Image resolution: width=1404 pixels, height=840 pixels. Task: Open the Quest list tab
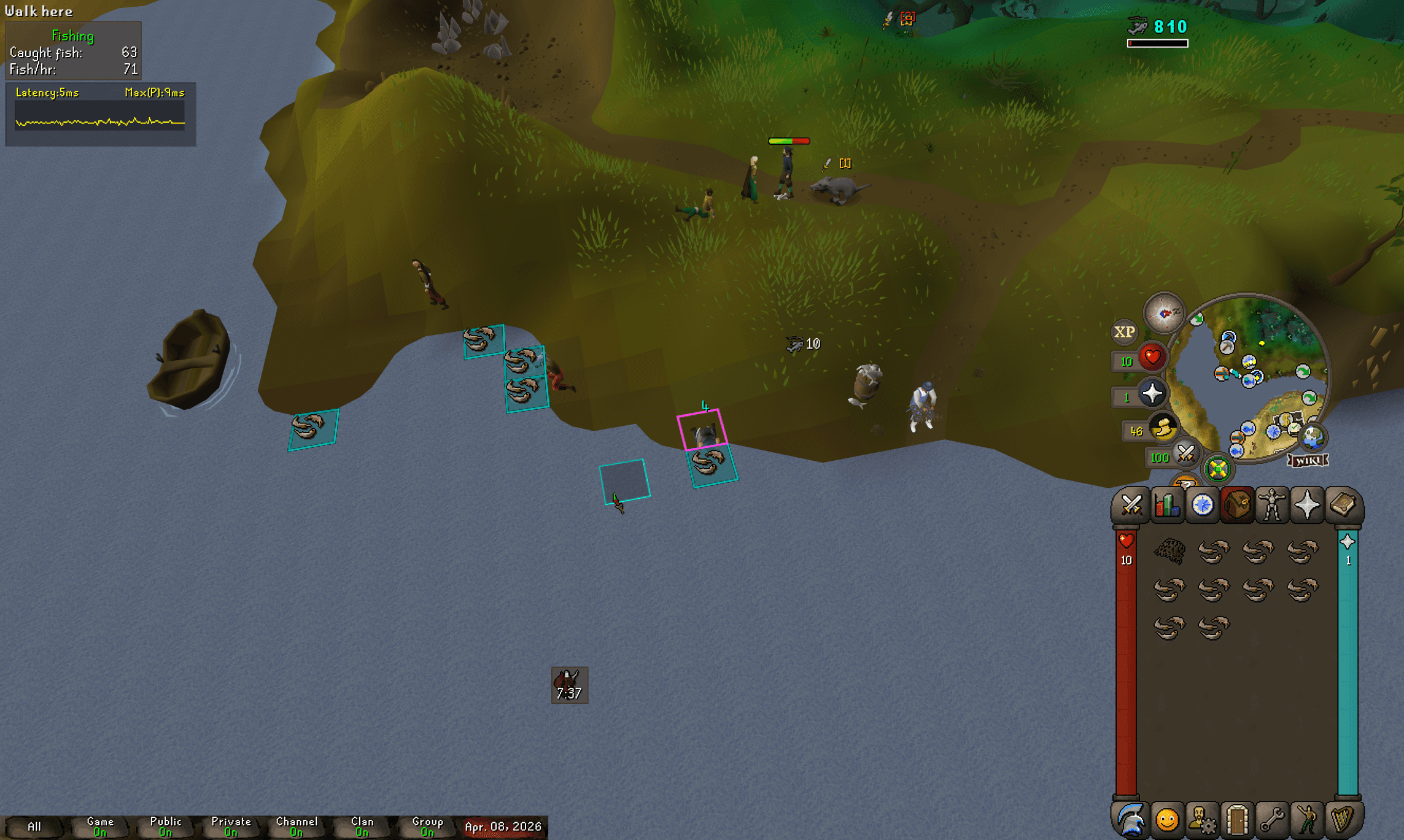1203,504
